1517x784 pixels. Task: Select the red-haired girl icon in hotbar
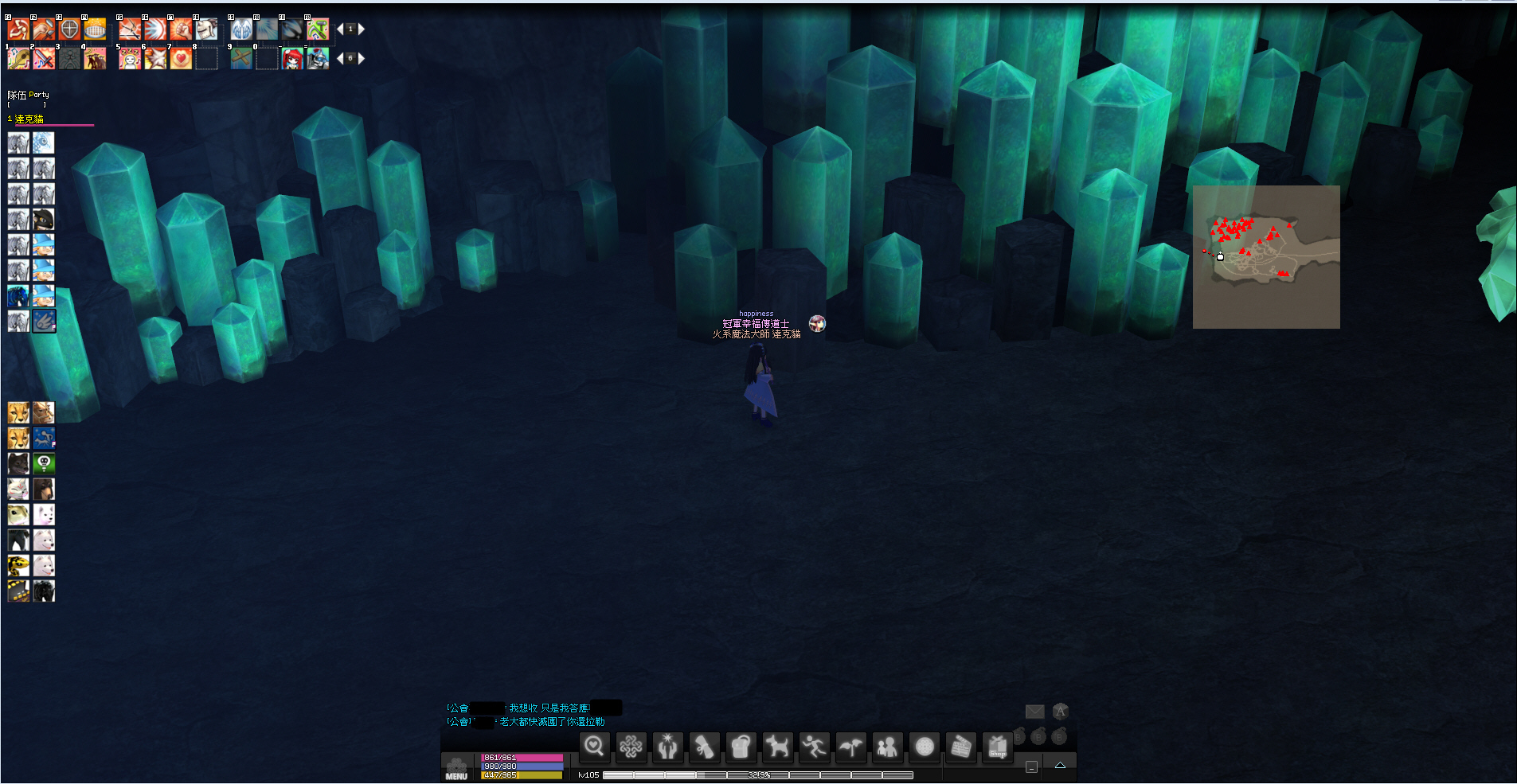(292, 59)
